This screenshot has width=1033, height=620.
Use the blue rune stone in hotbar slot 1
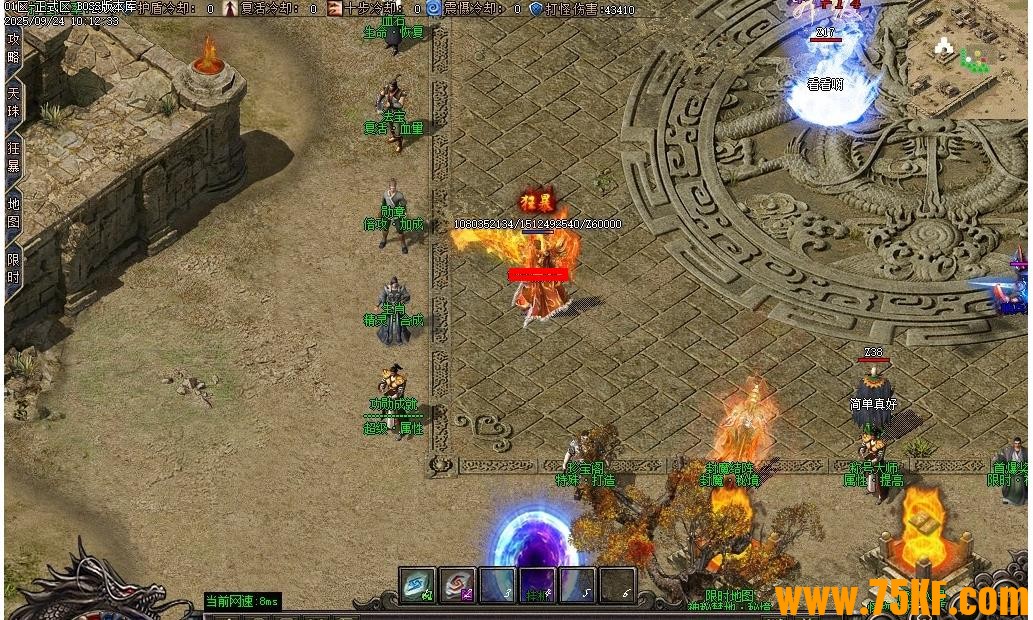417,586
